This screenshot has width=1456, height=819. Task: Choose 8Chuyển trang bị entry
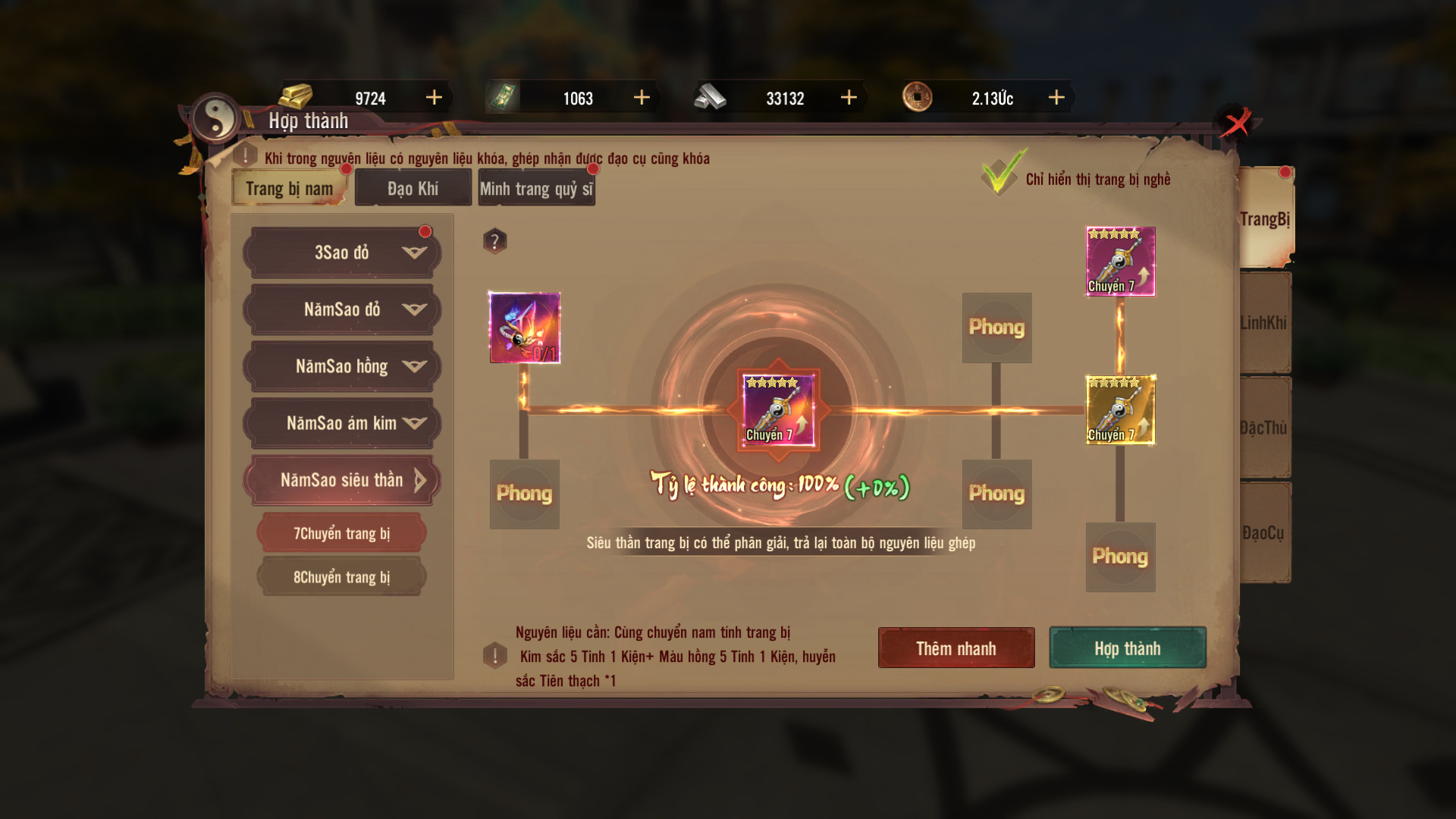(342, 577)
